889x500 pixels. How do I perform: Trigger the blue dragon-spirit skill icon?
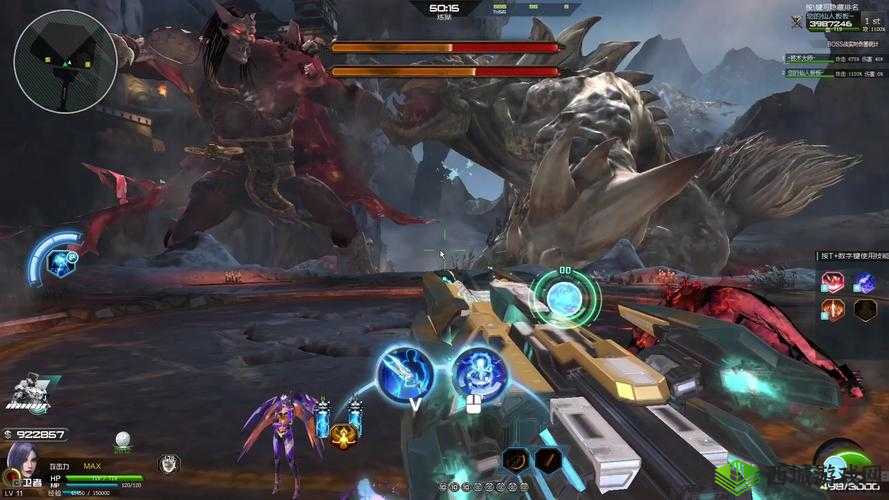coord(480,375)
